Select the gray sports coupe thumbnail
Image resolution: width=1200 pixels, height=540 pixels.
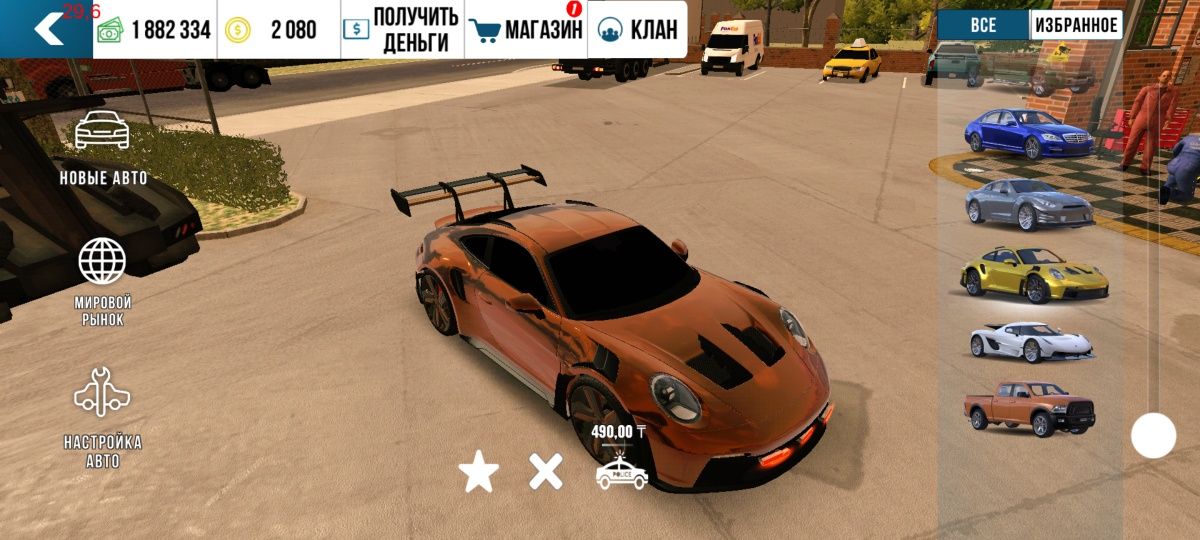[x=1030, y=203]
